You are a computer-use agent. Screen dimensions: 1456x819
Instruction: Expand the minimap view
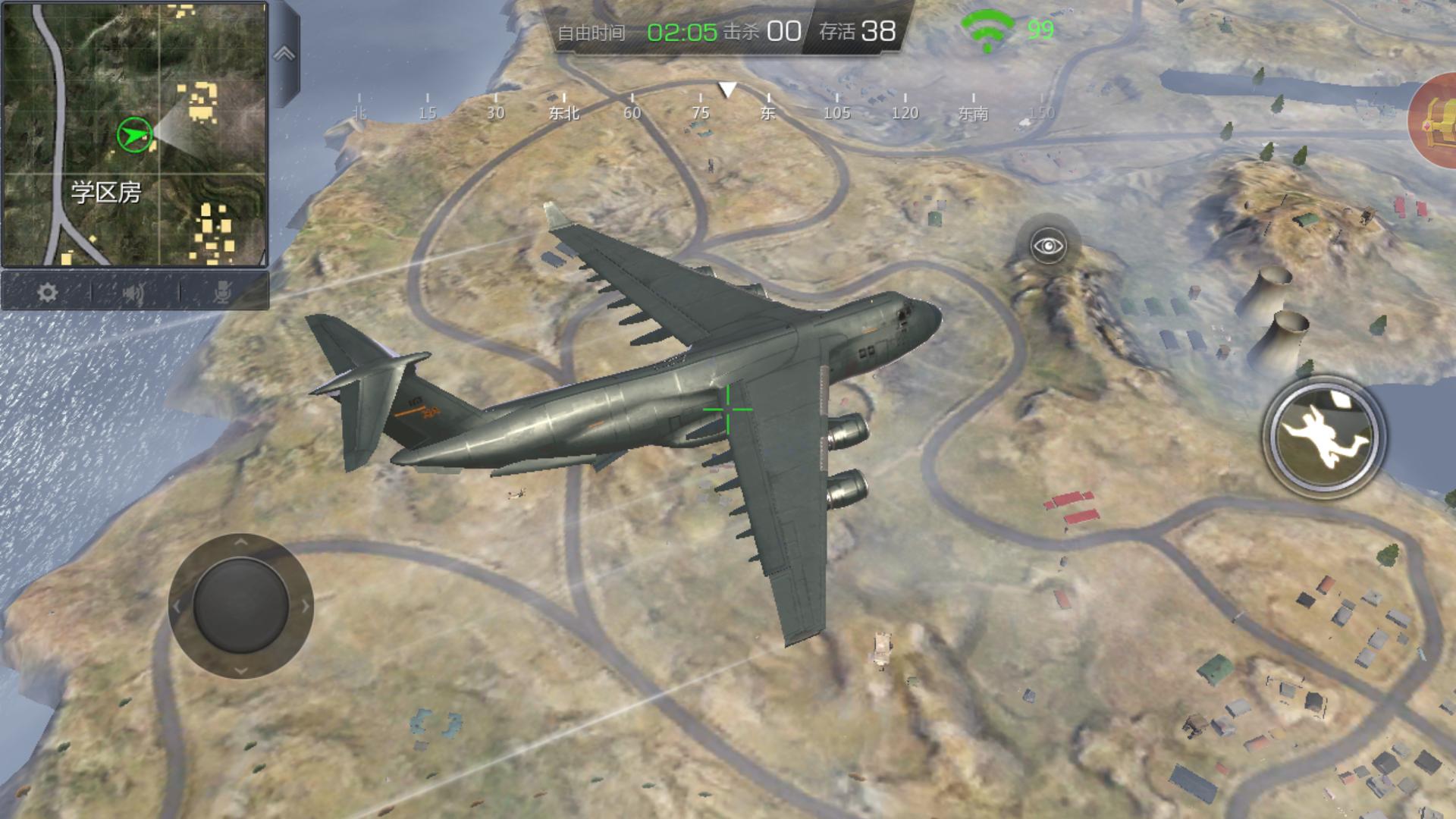[135, 133]
